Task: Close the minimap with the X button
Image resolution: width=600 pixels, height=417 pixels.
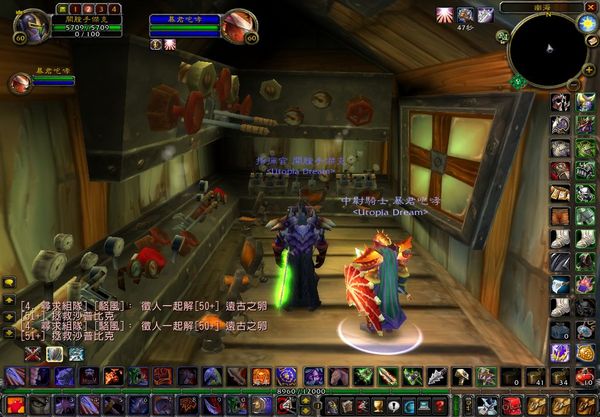Action: (589, 7)
